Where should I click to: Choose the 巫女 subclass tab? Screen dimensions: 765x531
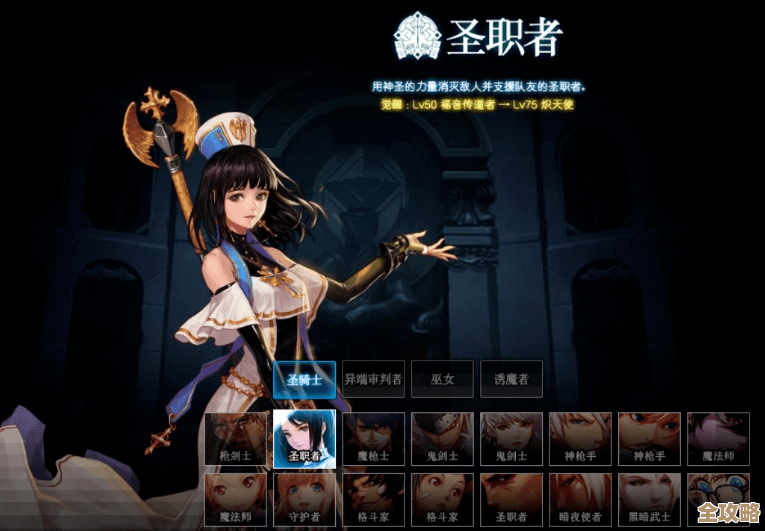pos(442,379)
